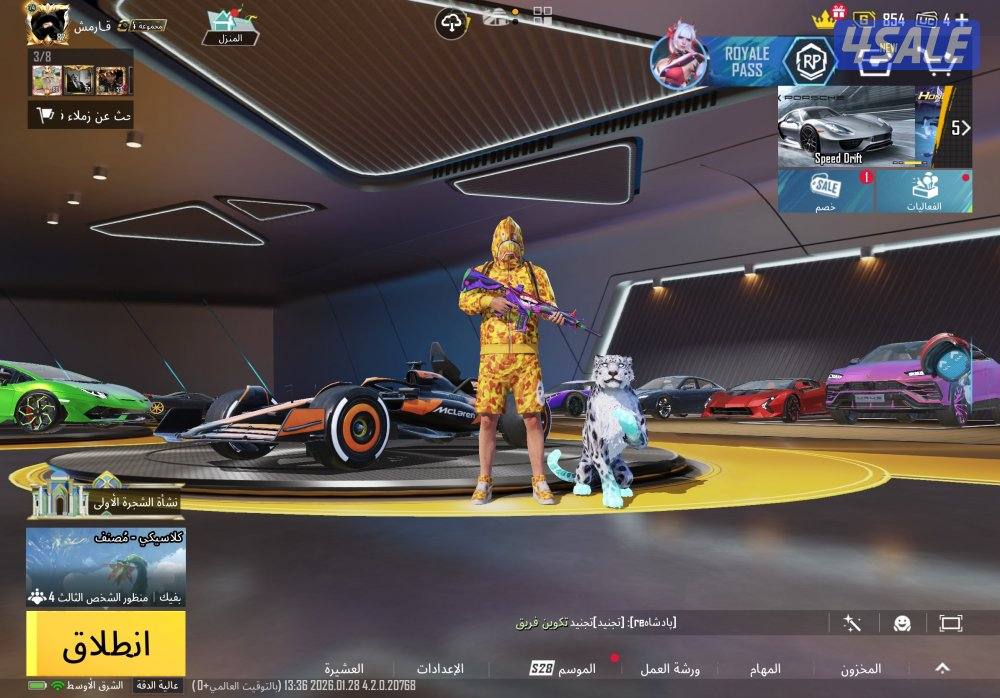Open the player profile avatar
Image resolution: width=1000 pixels, height=698 pixels.
(x=48, y=22)
